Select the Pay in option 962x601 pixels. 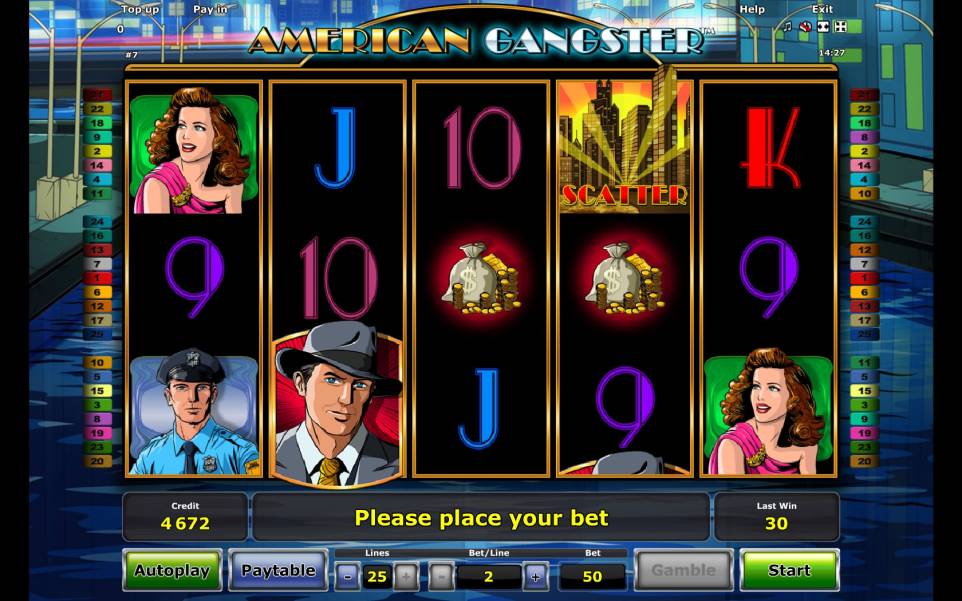pos(210,9)
